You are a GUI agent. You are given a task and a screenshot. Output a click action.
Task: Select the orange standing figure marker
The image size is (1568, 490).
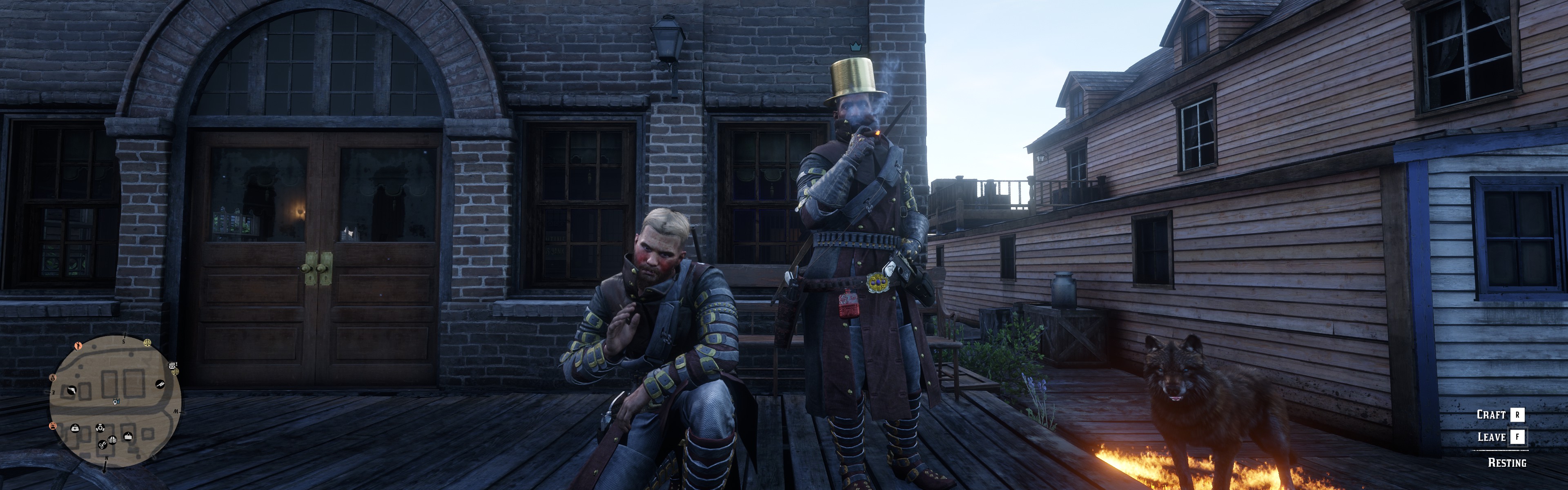point(78,346)
